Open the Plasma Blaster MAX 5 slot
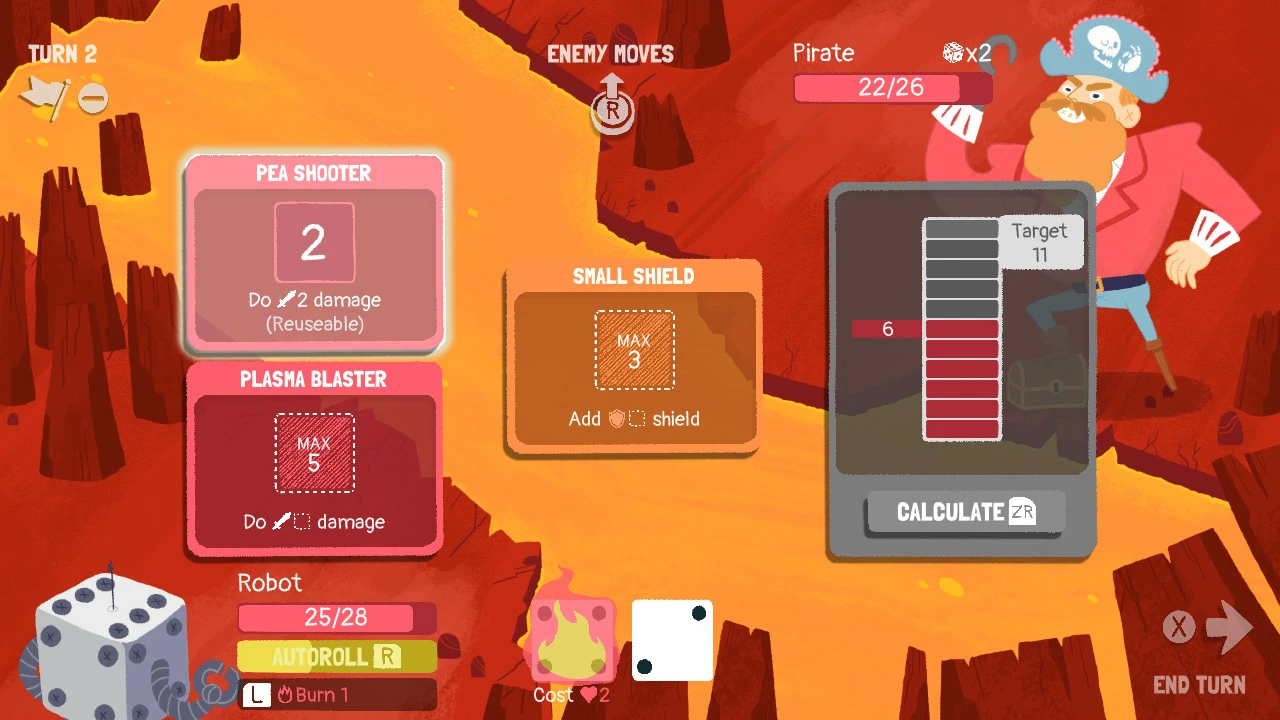The height and width of the screenshot is (720, 1280). click(x=315, y=455)
